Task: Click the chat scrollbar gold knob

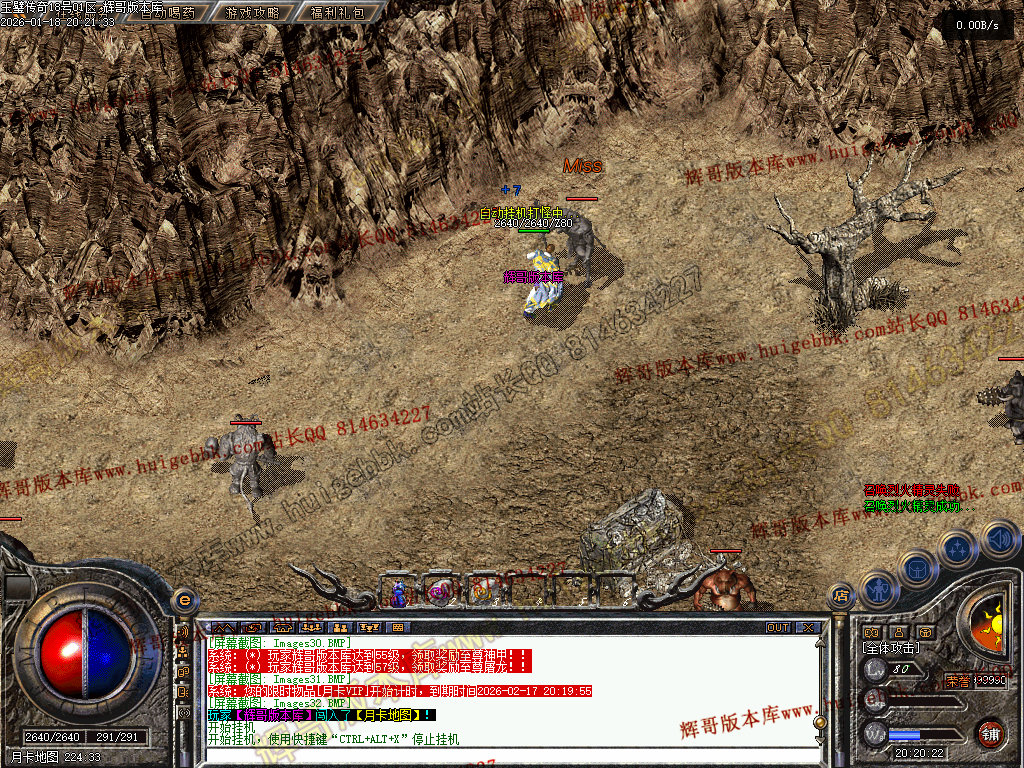Action: (820, 722)
